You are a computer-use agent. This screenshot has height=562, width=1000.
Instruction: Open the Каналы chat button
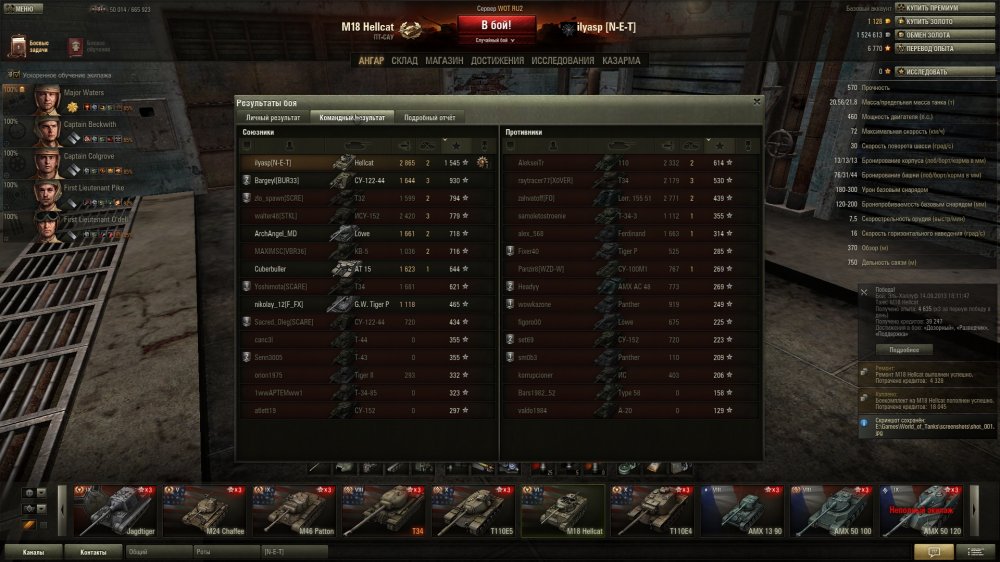[x=32, y=551]
